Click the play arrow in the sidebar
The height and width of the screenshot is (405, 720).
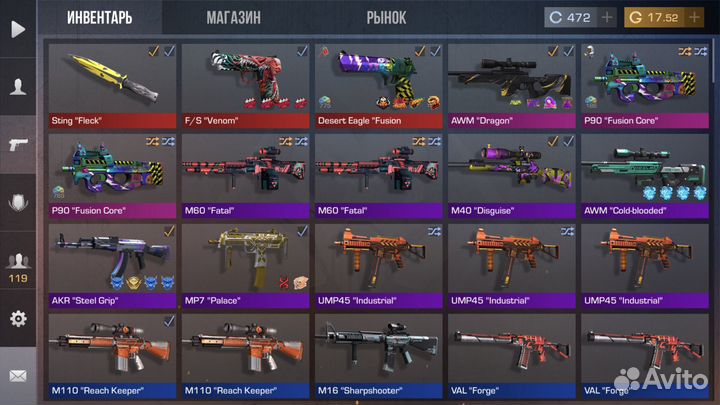[17, 29]
